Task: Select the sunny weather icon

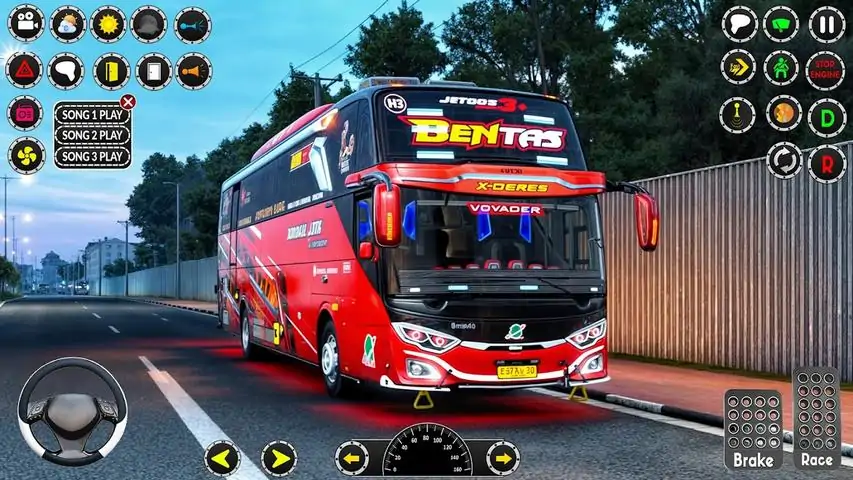Action: pos(108,23)
